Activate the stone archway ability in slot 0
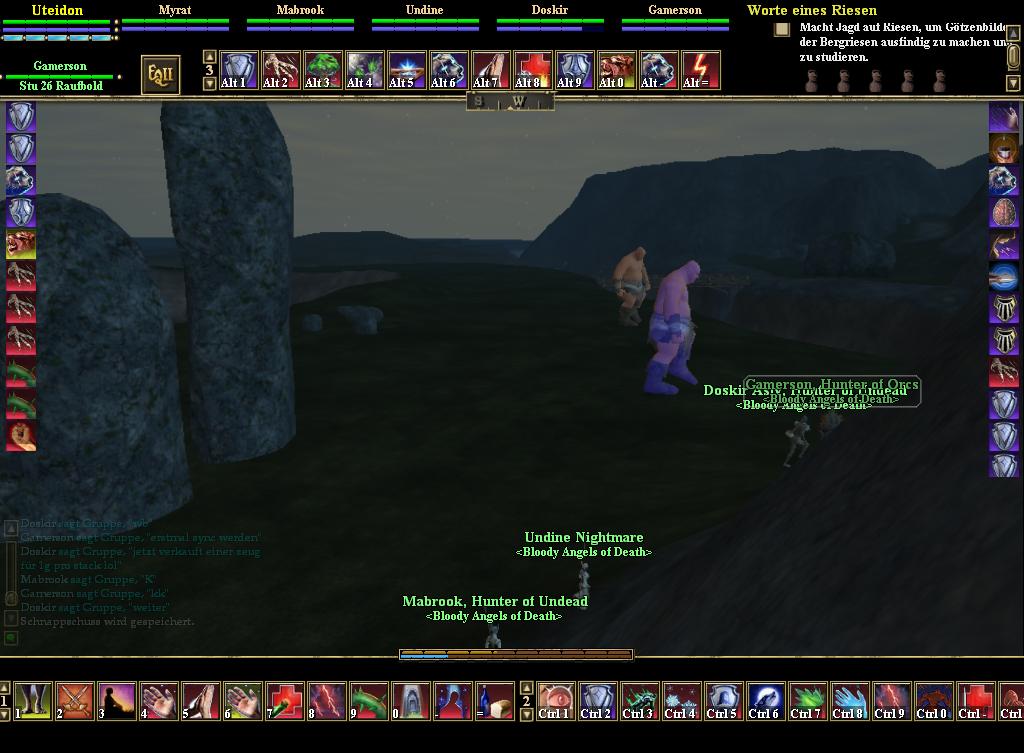 (411, 701)
